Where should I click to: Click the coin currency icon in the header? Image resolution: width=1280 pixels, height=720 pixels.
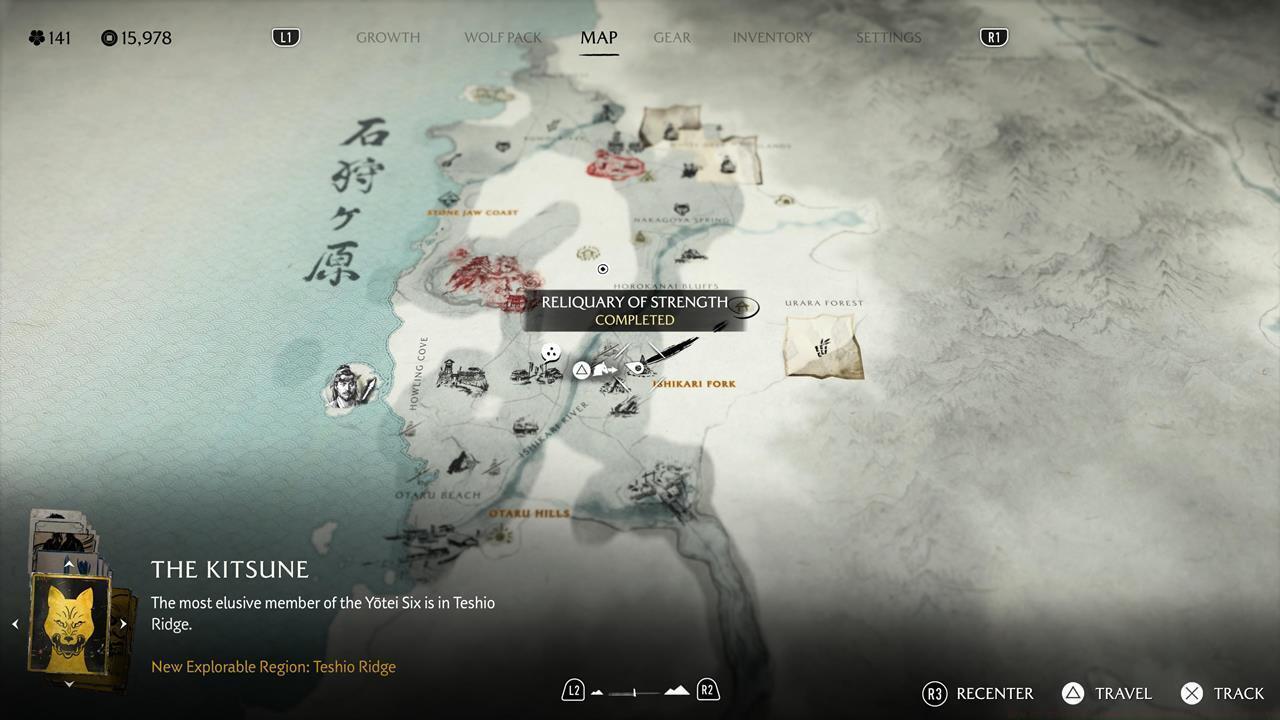tap(108, 38)
